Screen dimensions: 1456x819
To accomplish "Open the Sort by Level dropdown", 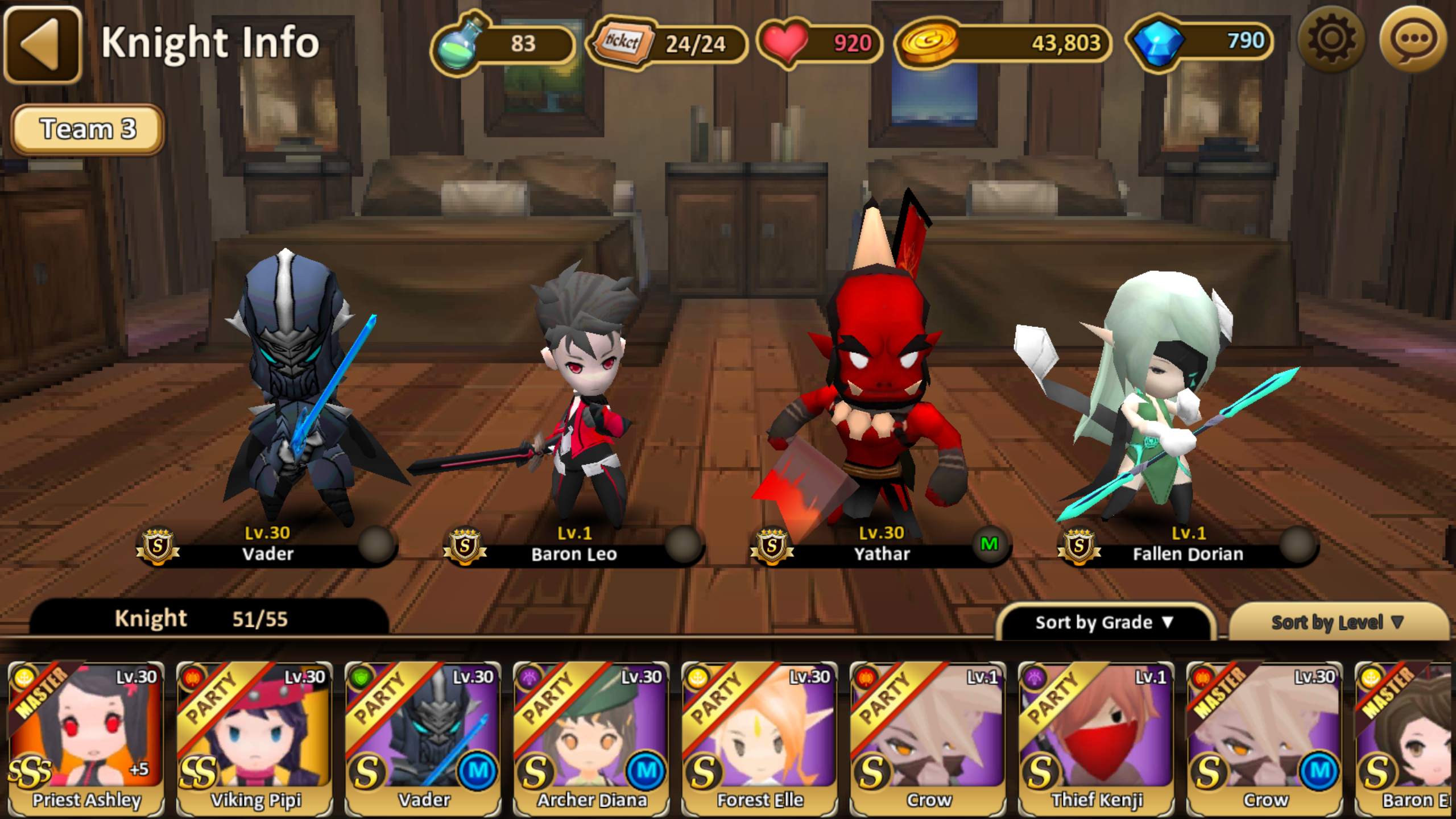I will coord(1341,622).
